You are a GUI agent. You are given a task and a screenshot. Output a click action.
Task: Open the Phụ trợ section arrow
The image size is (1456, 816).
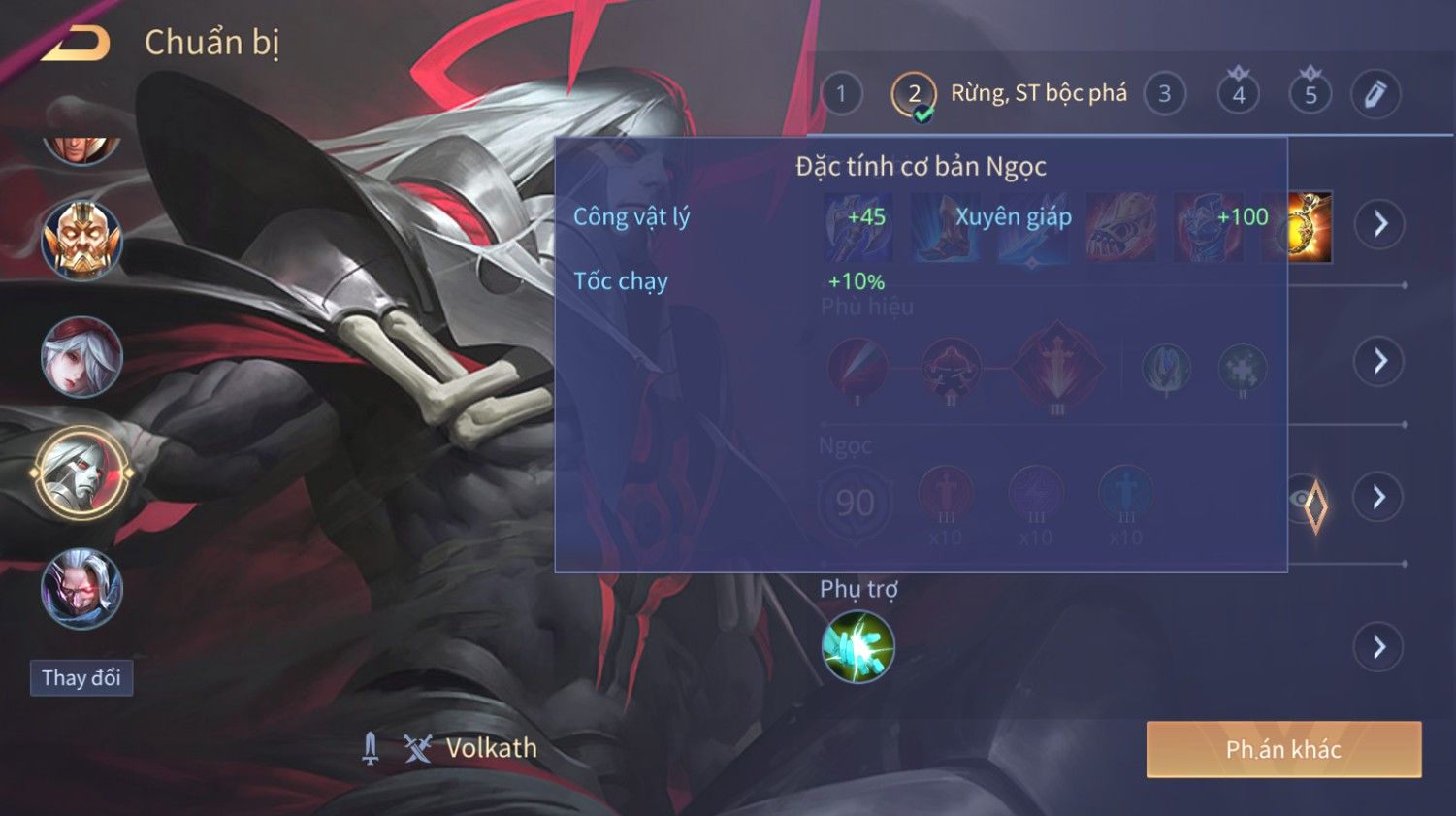pyautogui.click(x=1379, y=646)
